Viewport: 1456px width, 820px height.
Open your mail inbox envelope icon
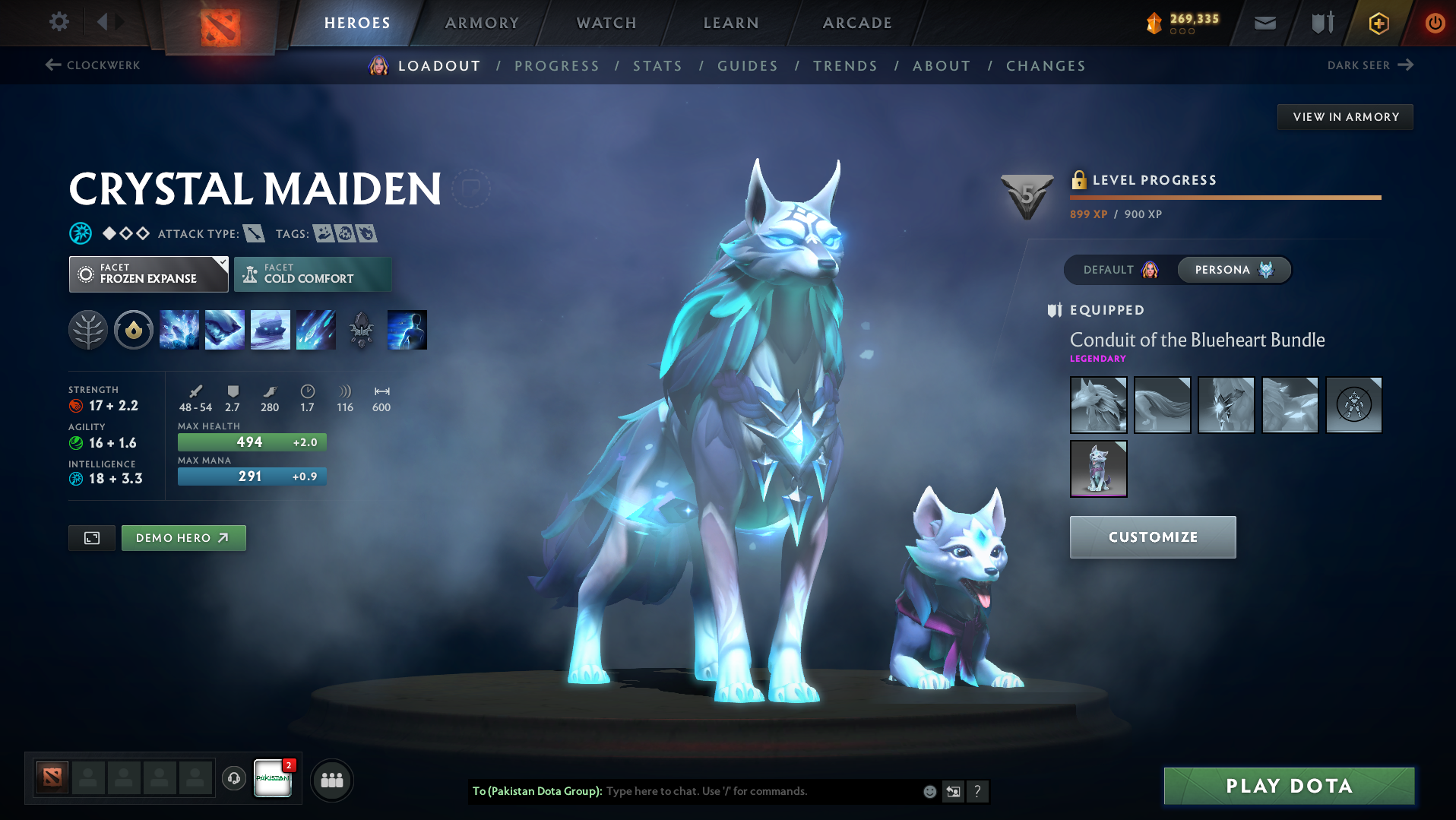click(1264, 22)
